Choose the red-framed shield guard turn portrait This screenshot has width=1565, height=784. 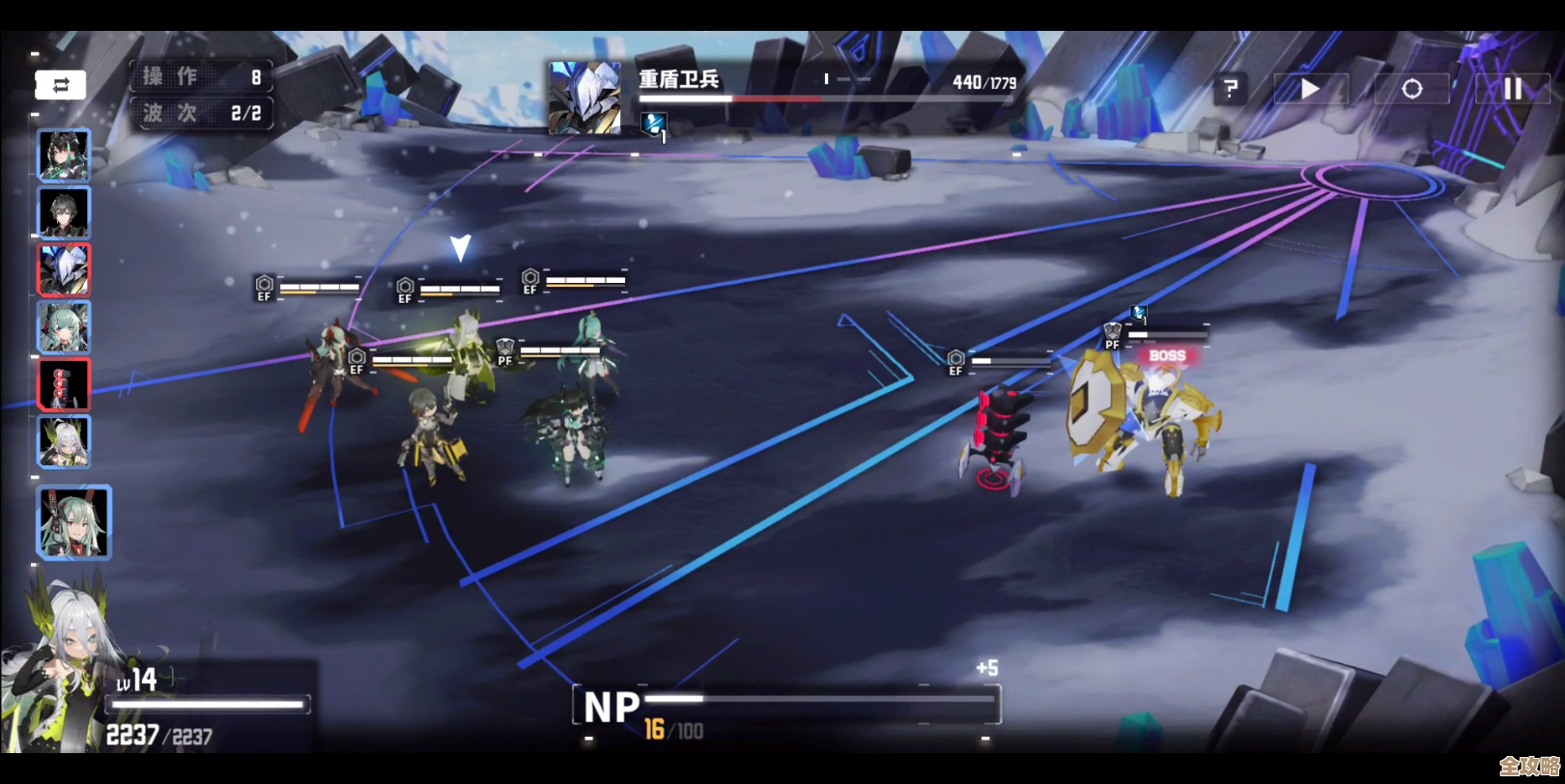pos(64,269)
